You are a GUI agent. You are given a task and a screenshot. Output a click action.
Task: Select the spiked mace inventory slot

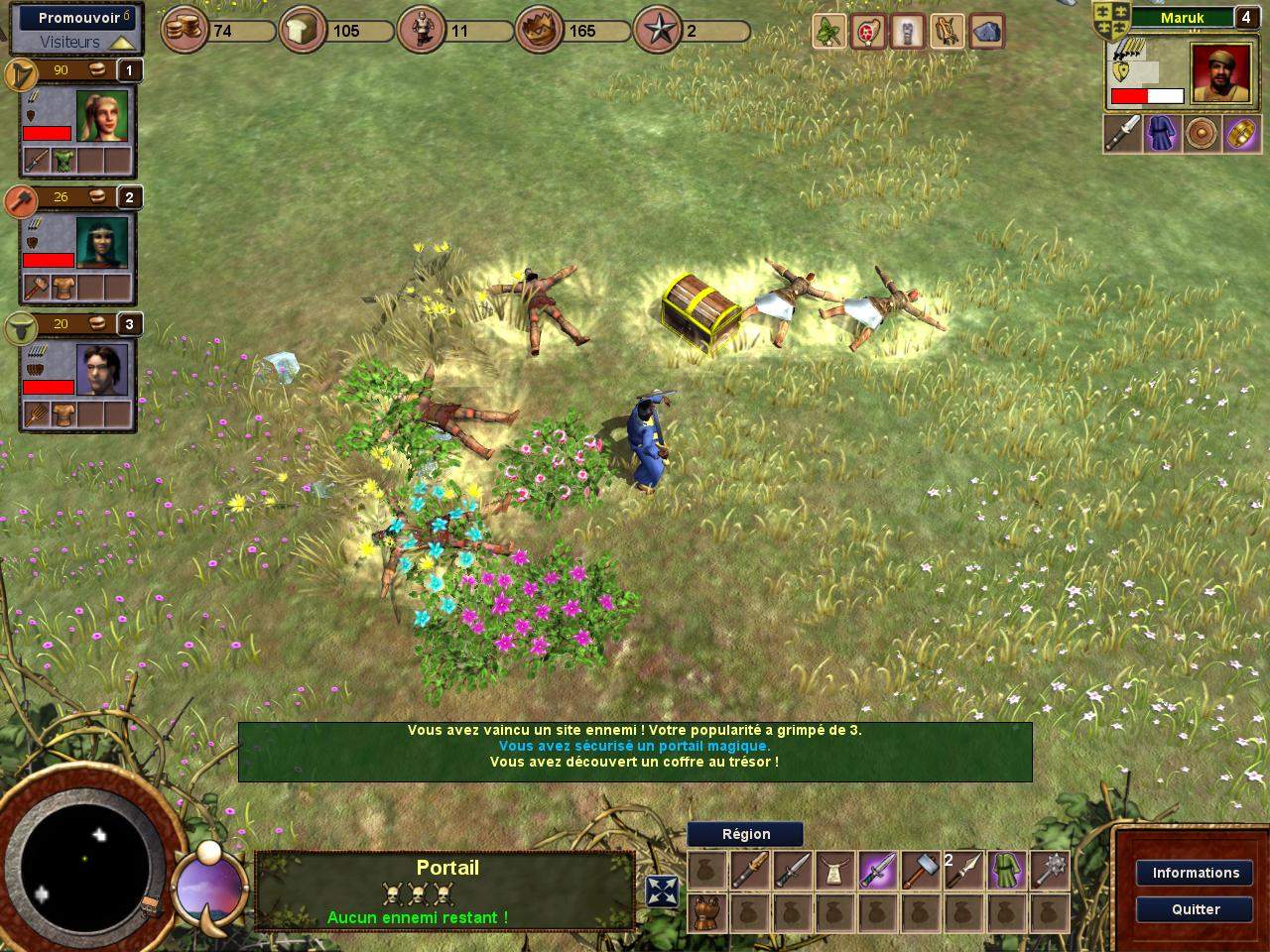[x=1051, y=870]
